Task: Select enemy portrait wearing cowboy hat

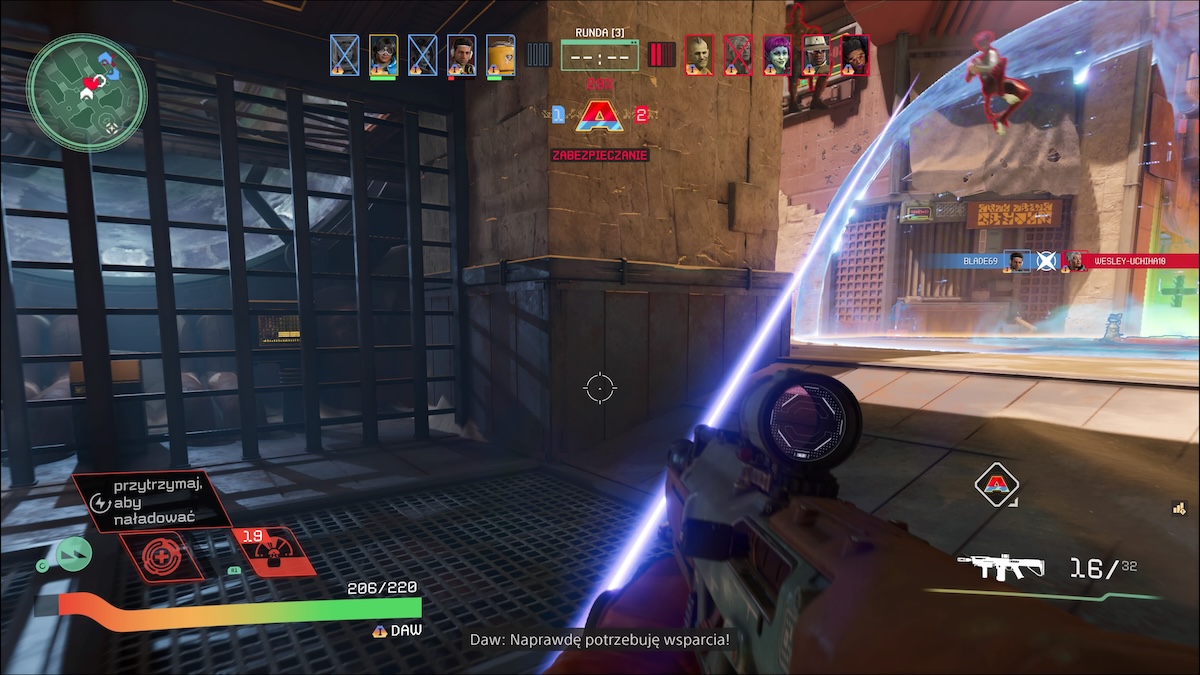Action: (x=816, y=55)
